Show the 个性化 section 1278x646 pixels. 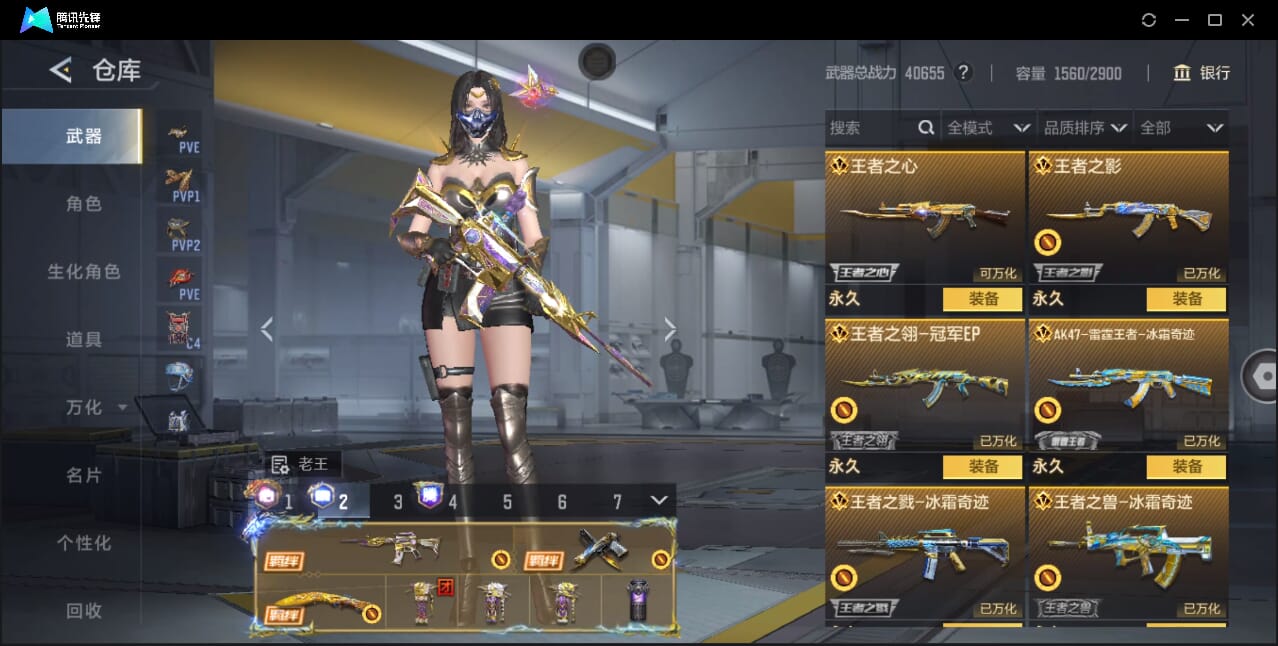tap(84, 543)
